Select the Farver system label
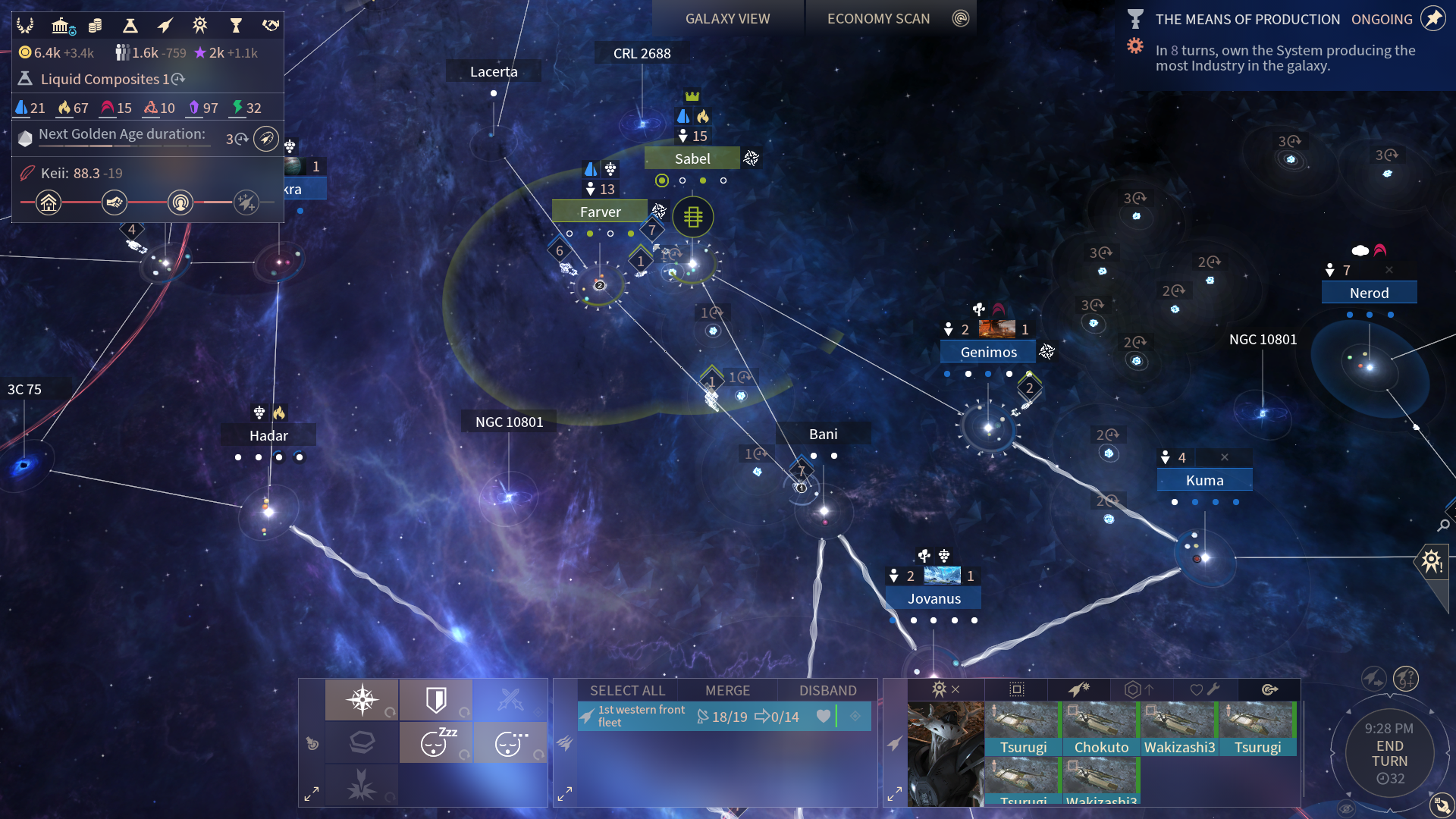 pyautogui.click(x=600, y=212)
